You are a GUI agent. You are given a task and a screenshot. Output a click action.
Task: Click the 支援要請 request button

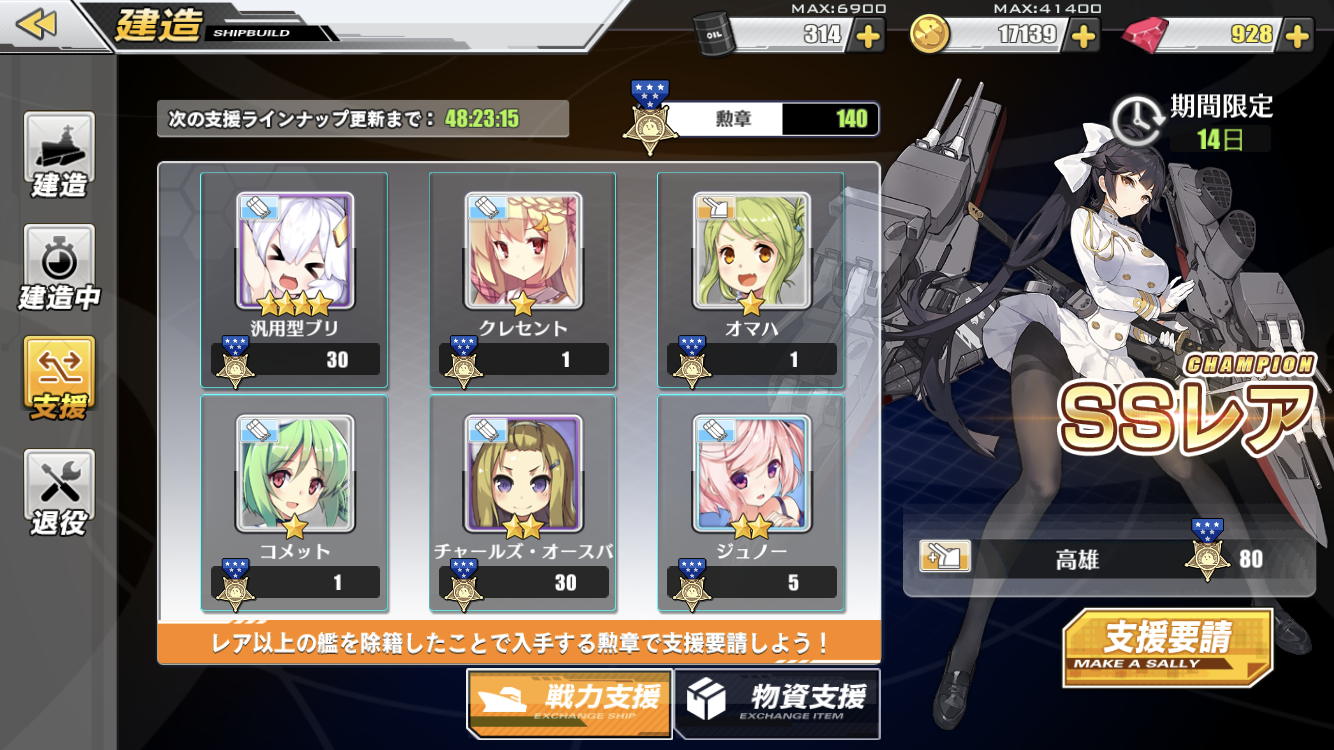[1167, 646]
